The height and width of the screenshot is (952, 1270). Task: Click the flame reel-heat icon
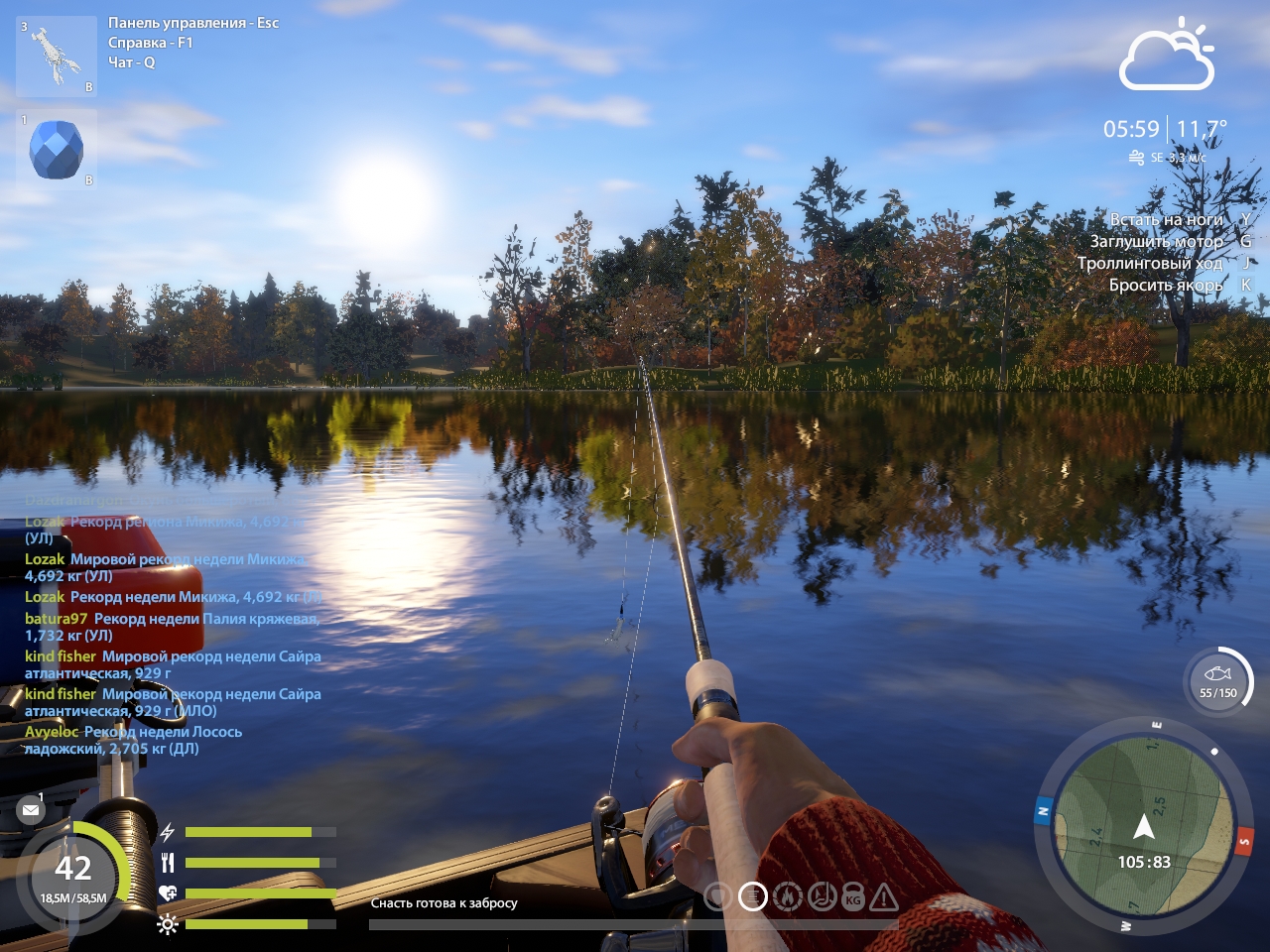pyautogui.click(x=788, y=897)
